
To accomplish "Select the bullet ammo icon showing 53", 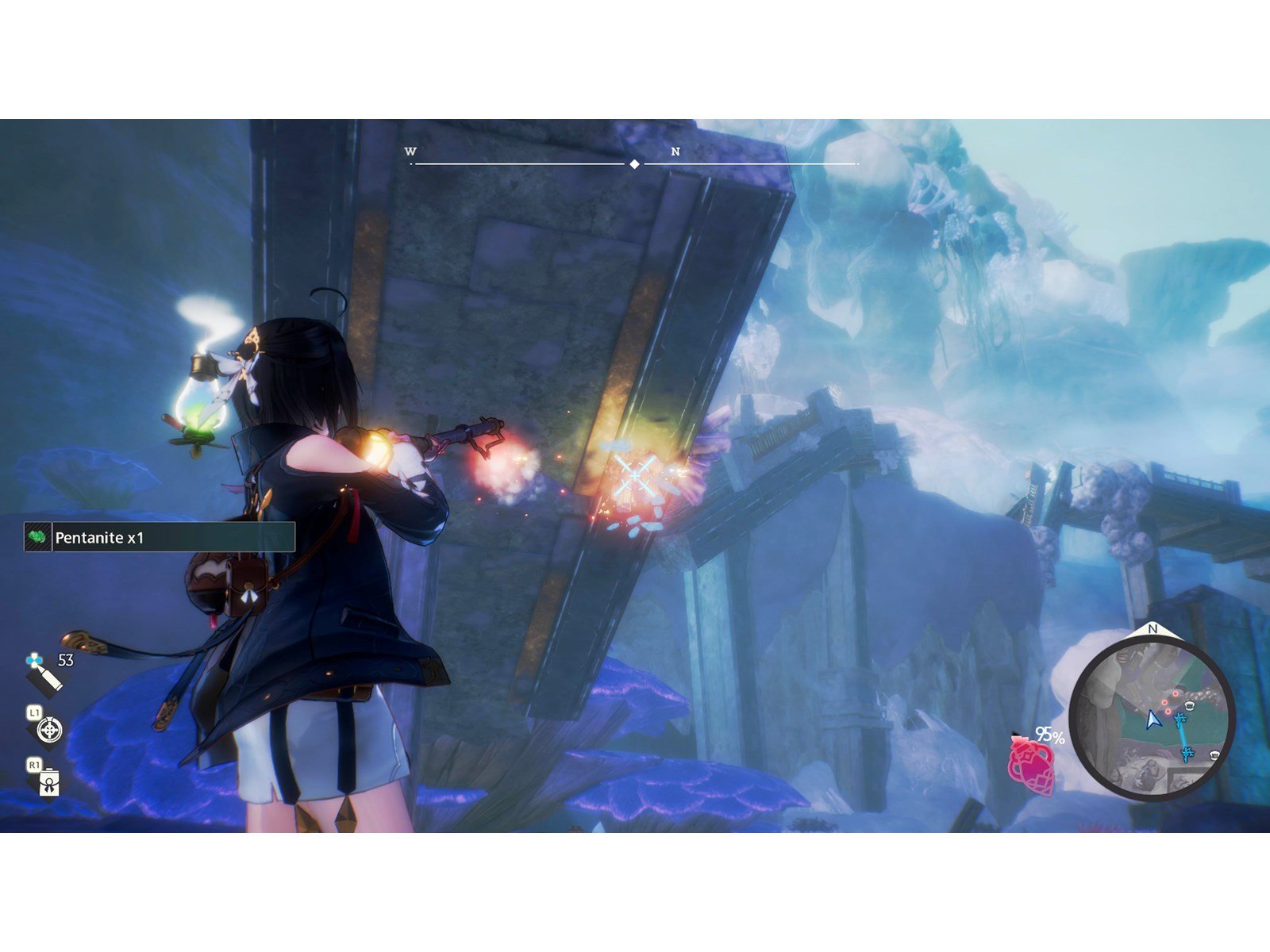I will click(x=44, y=681).
